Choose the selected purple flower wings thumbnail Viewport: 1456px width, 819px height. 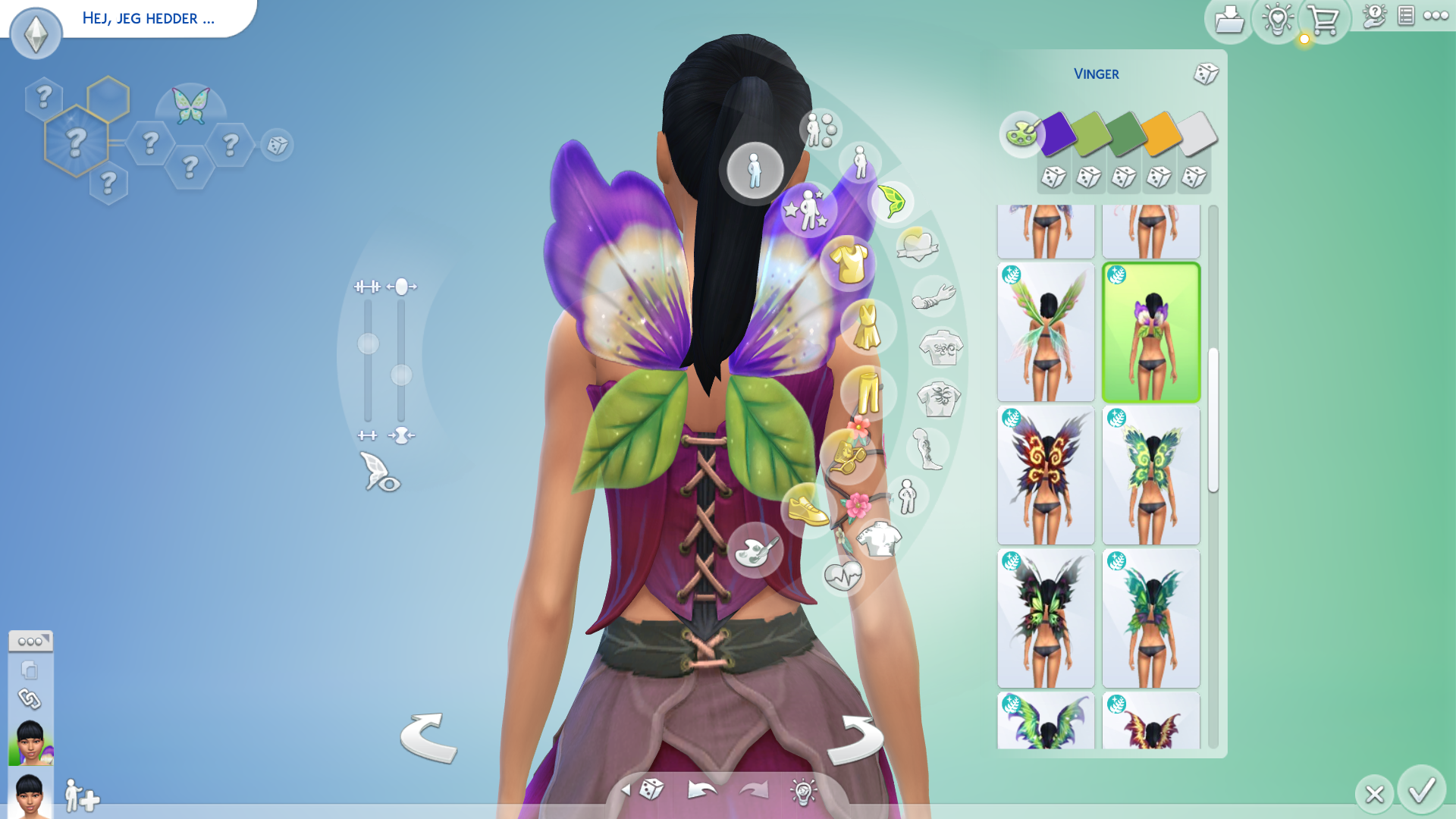[1150, 332]
